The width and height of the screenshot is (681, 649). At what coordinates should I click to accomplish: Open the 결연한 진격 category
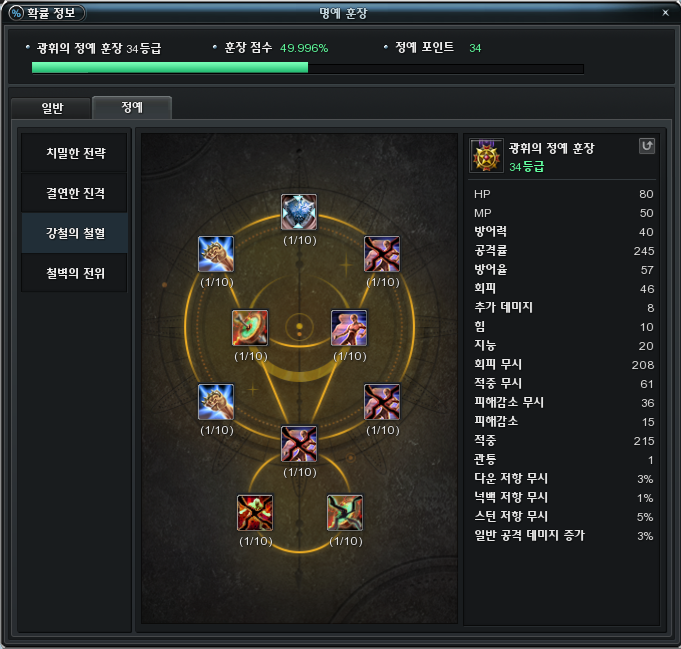[x=75, y=193]
